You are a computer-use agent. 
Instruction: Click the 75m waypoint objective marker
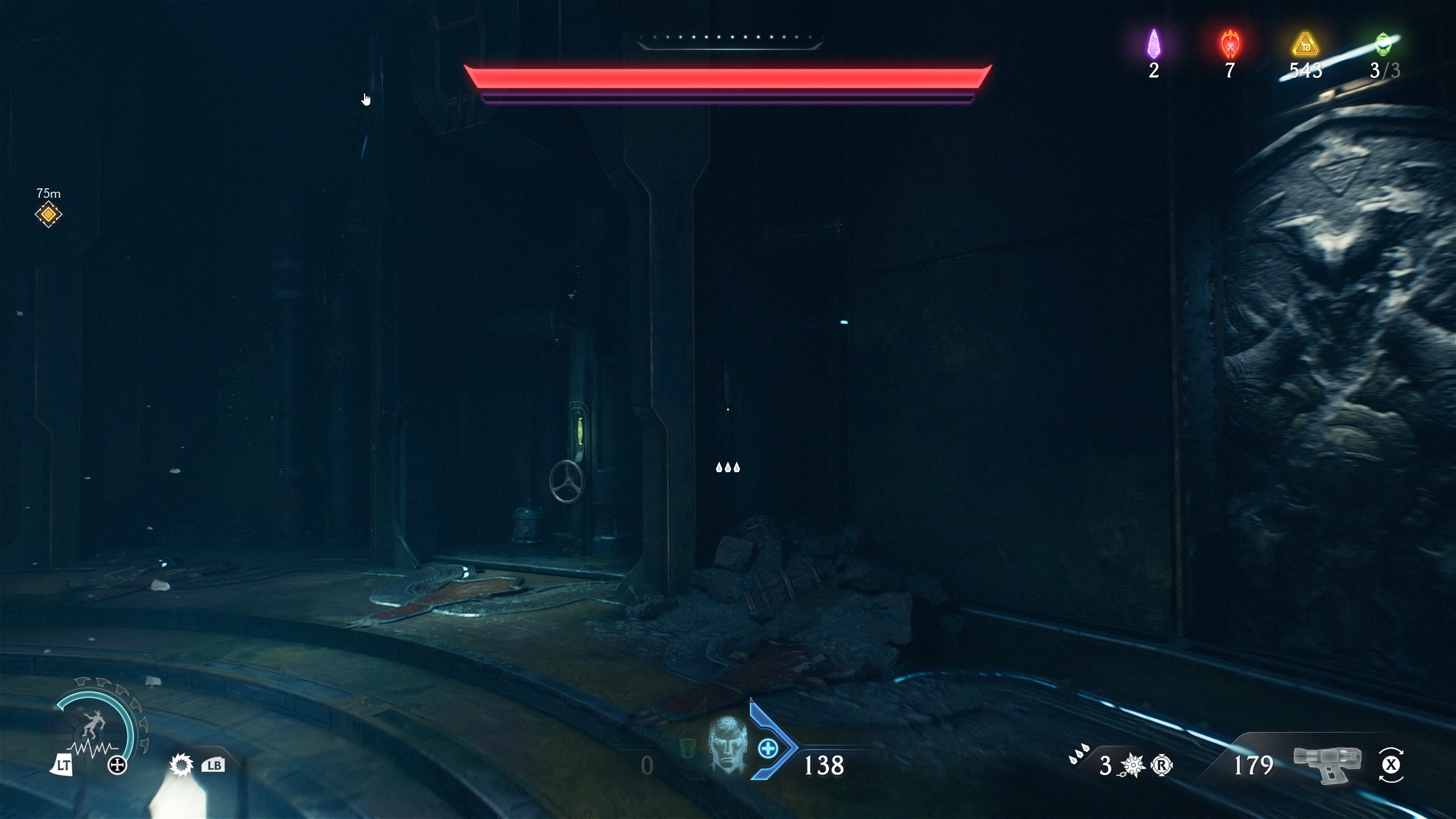click(48, 214)
